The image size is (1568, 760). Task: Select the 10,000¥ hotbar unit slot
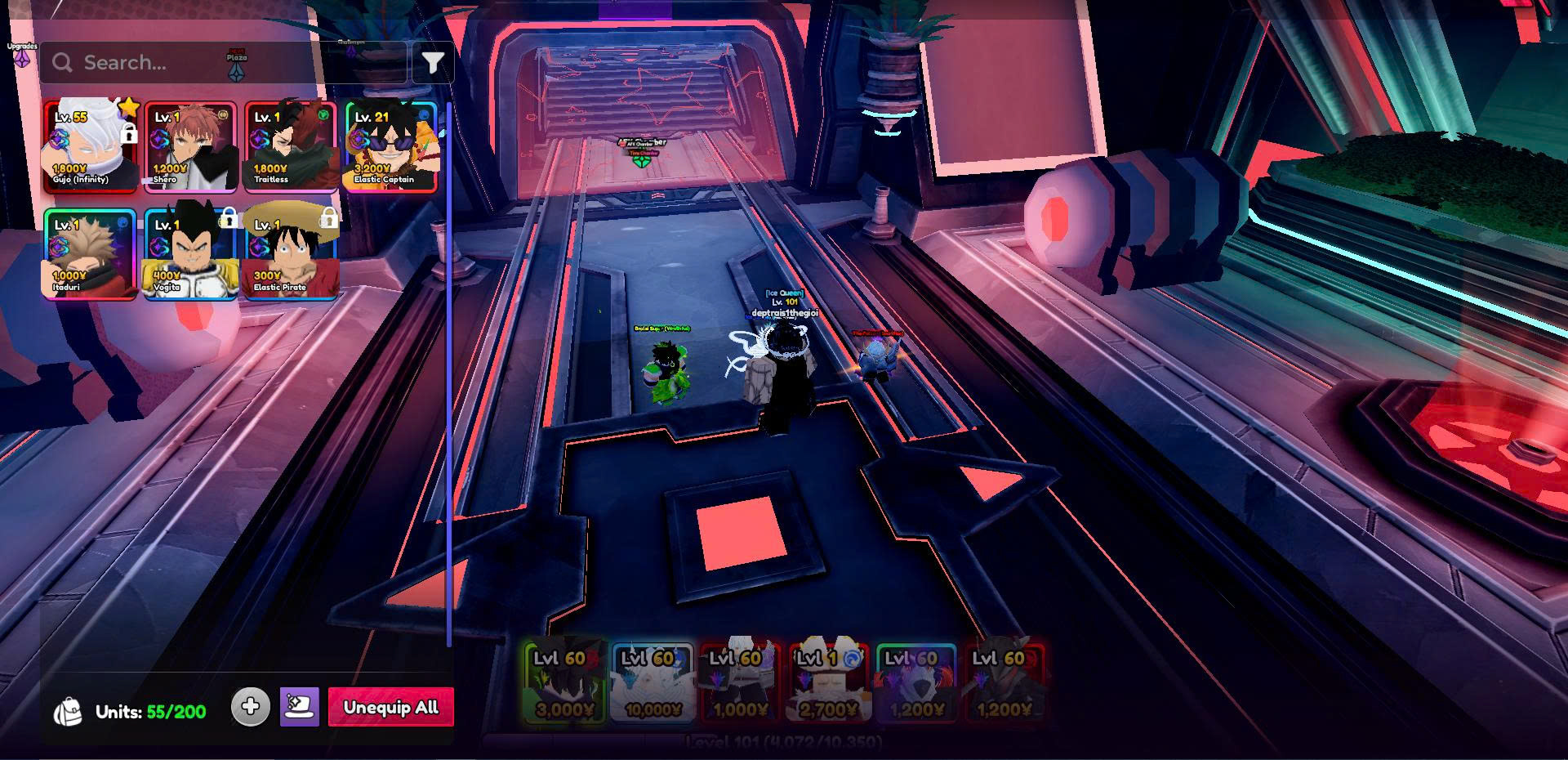653,682
